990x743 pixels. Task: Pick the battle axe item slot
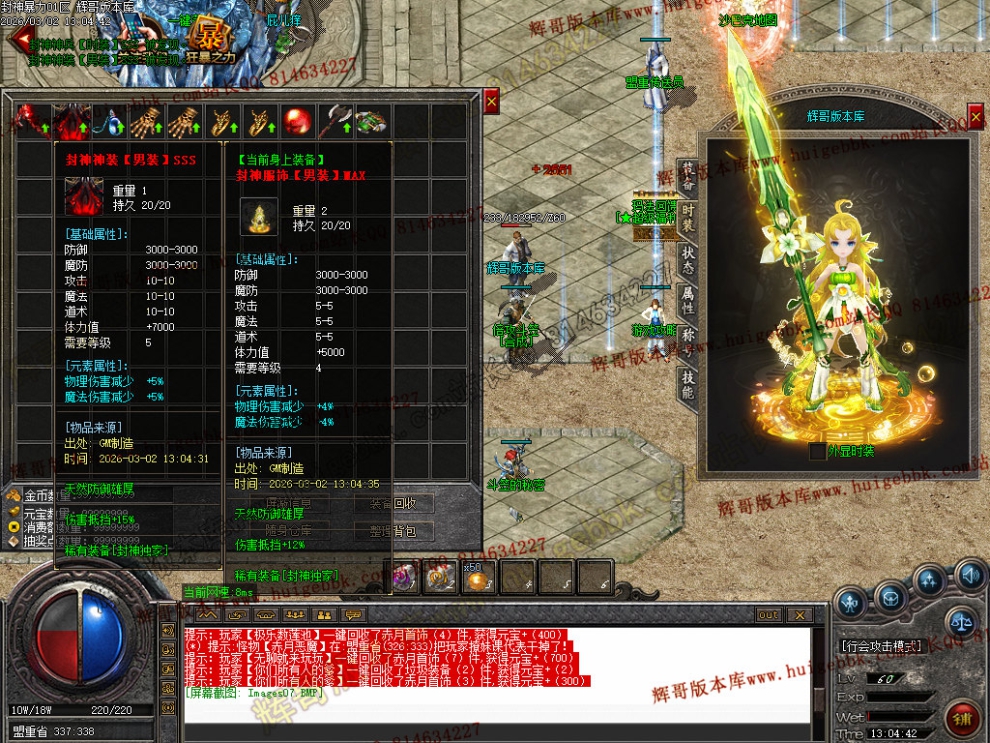point(333,122)
